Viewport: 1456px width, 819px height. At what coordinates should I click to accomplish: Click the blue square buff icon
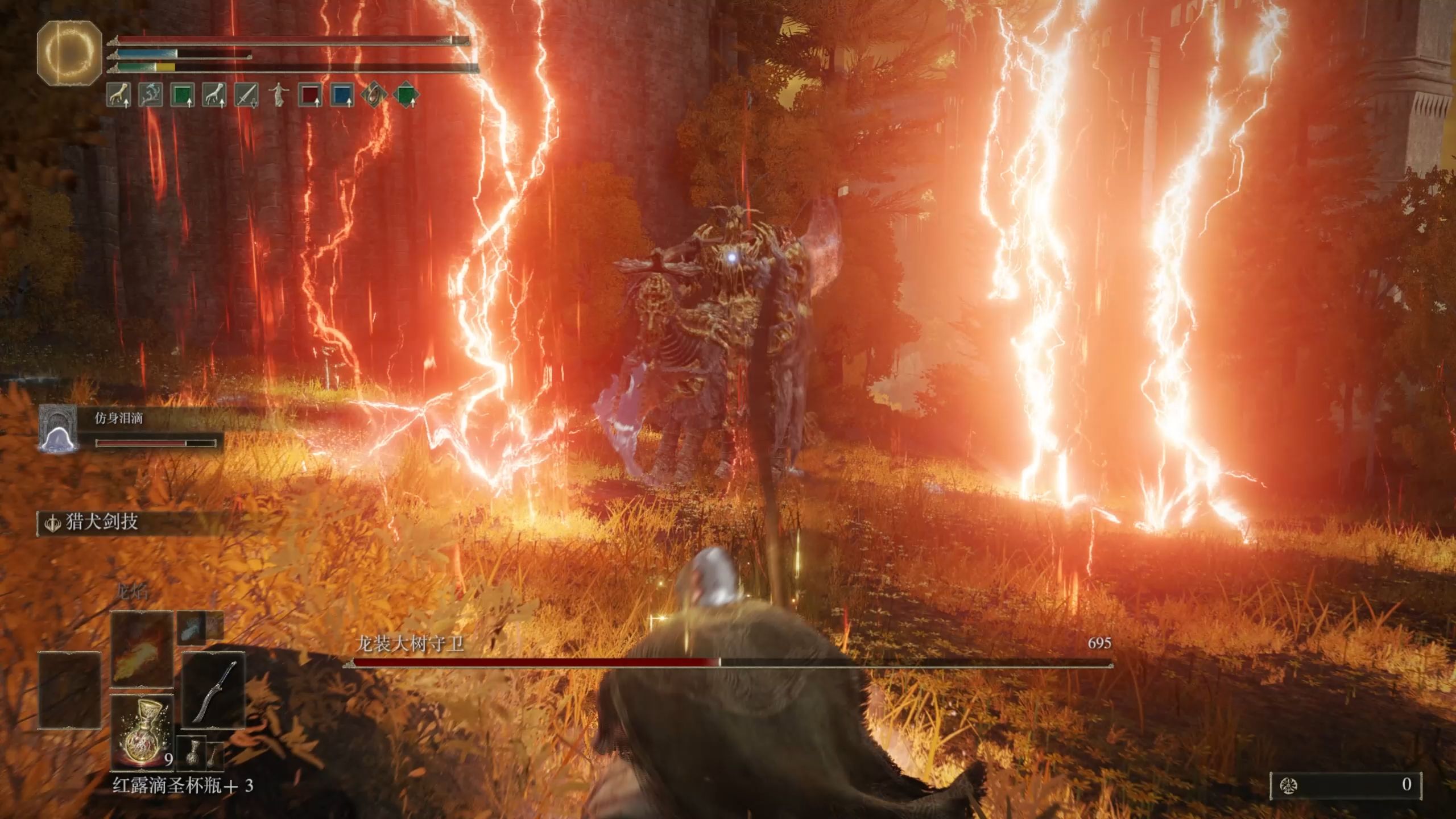[342, 94]
